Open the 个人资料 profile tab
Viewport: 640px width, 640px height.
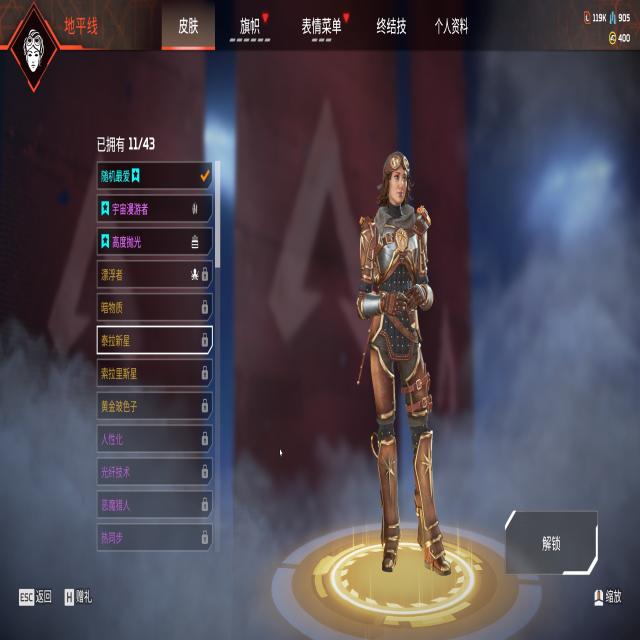tap(451, 27)
